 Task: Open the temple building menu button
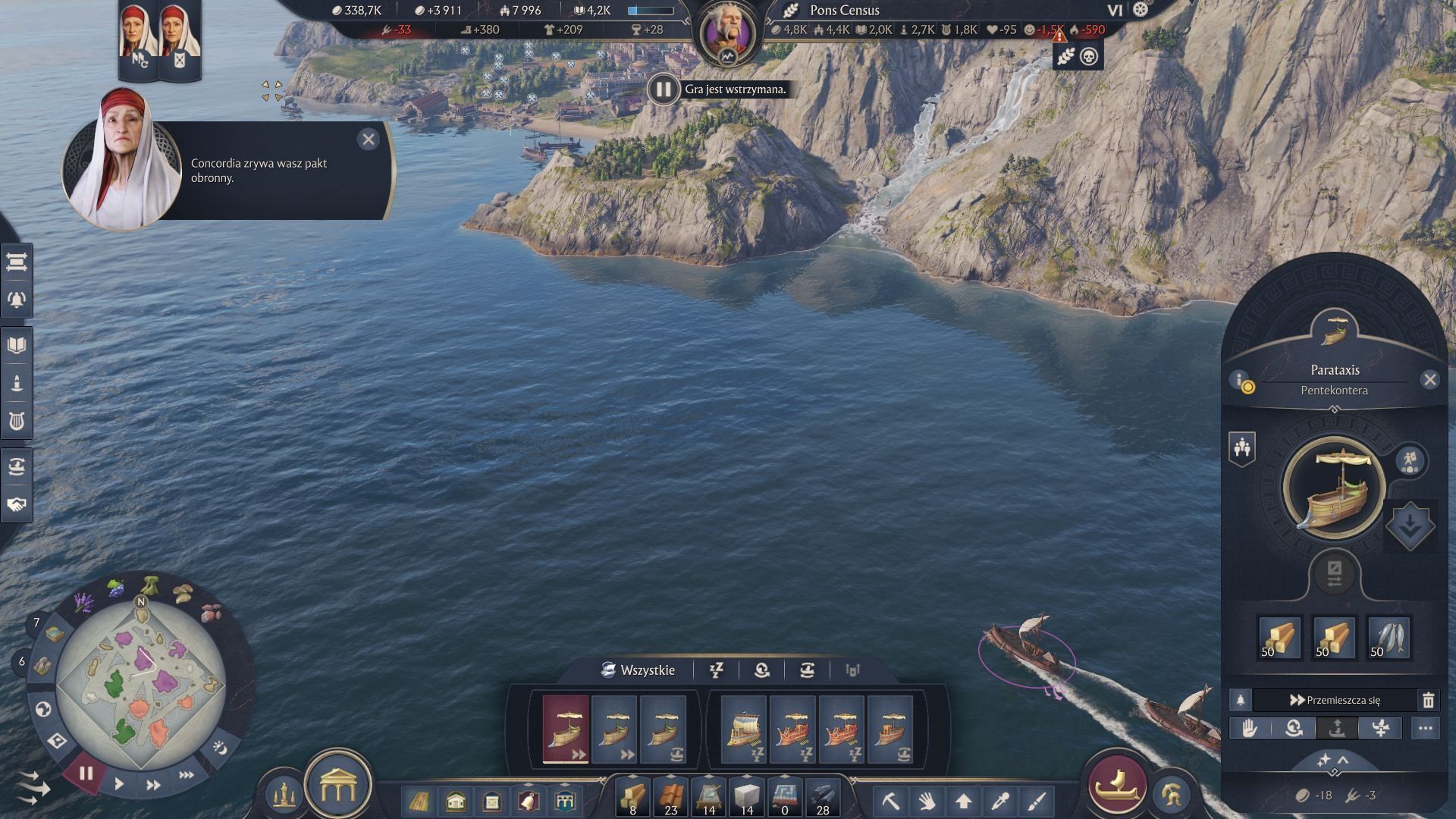tap(337, 786)
